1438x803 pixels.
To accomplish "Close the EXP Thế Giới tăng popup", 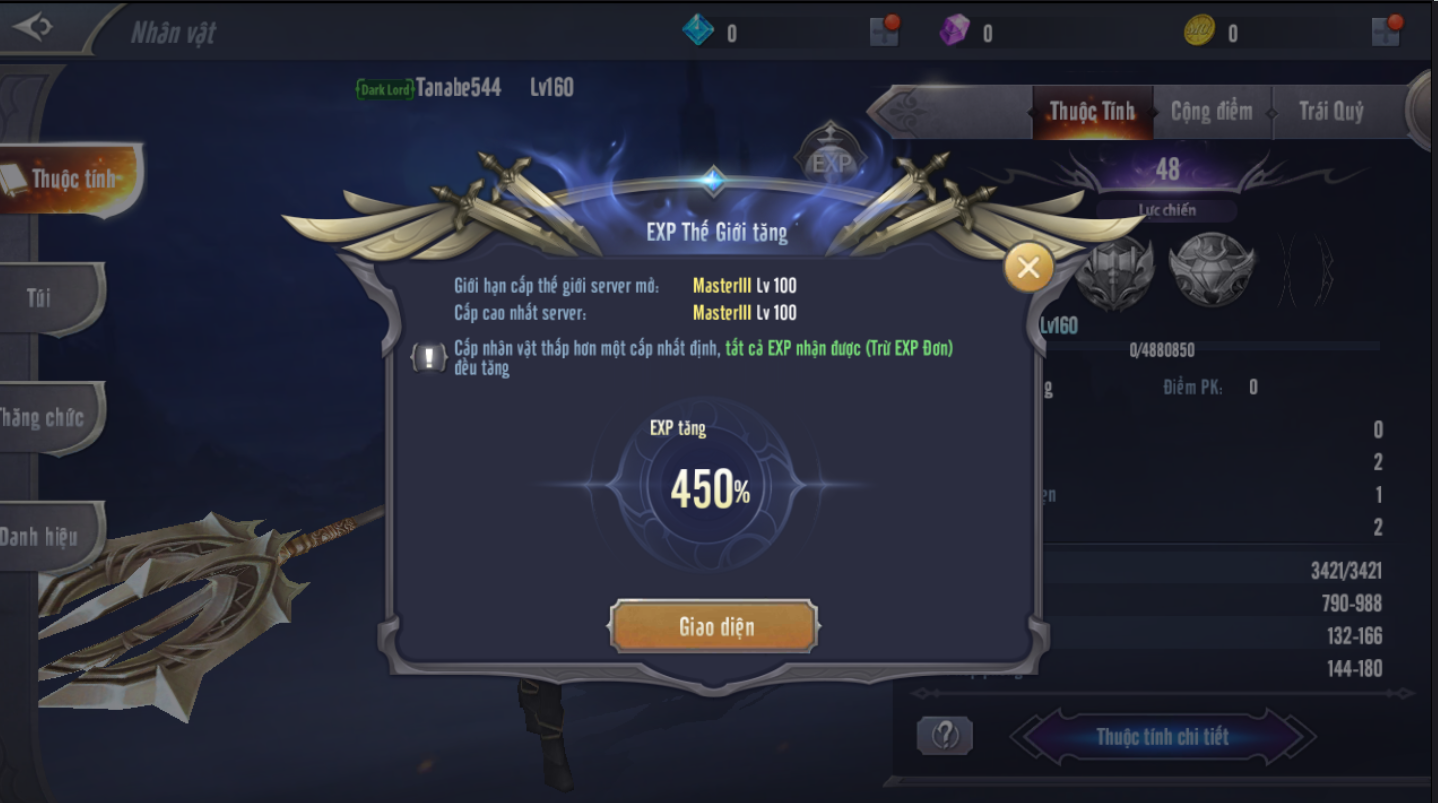I will (x=1028, y=267).
